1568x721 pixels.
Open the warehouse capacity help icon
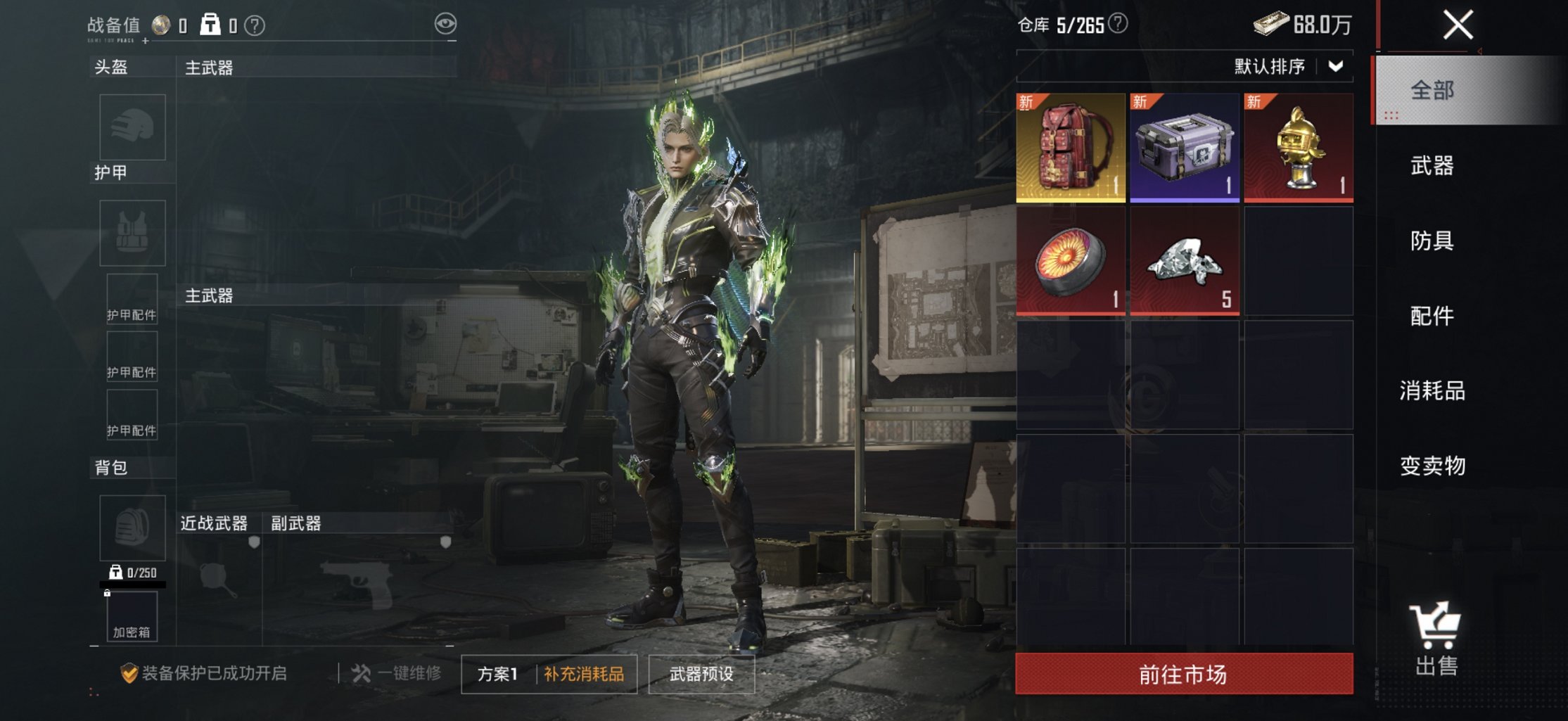(x=1118, y=24)
